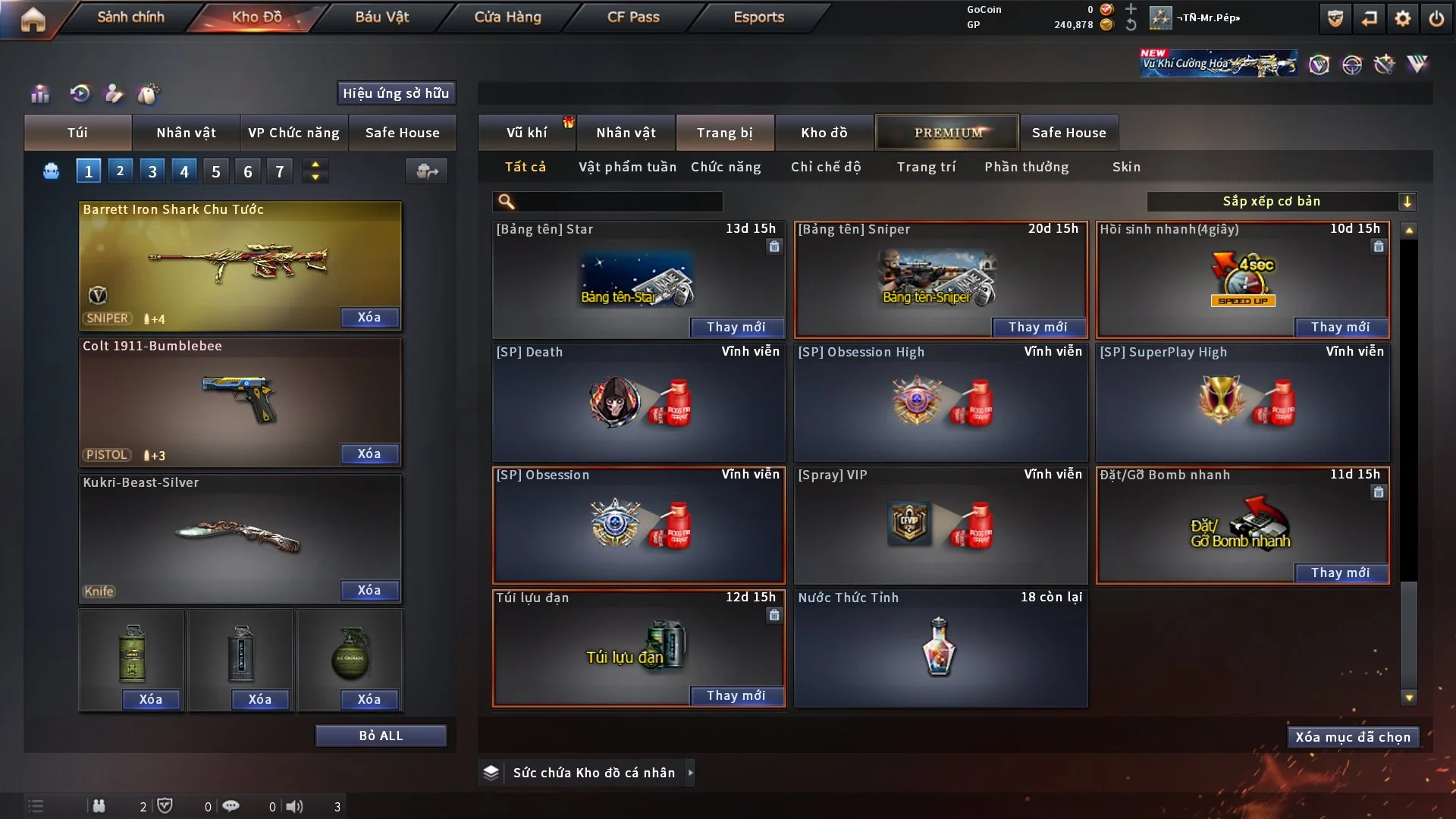
Task: Open the CF Pass menu
Action: tap(633, 17)
